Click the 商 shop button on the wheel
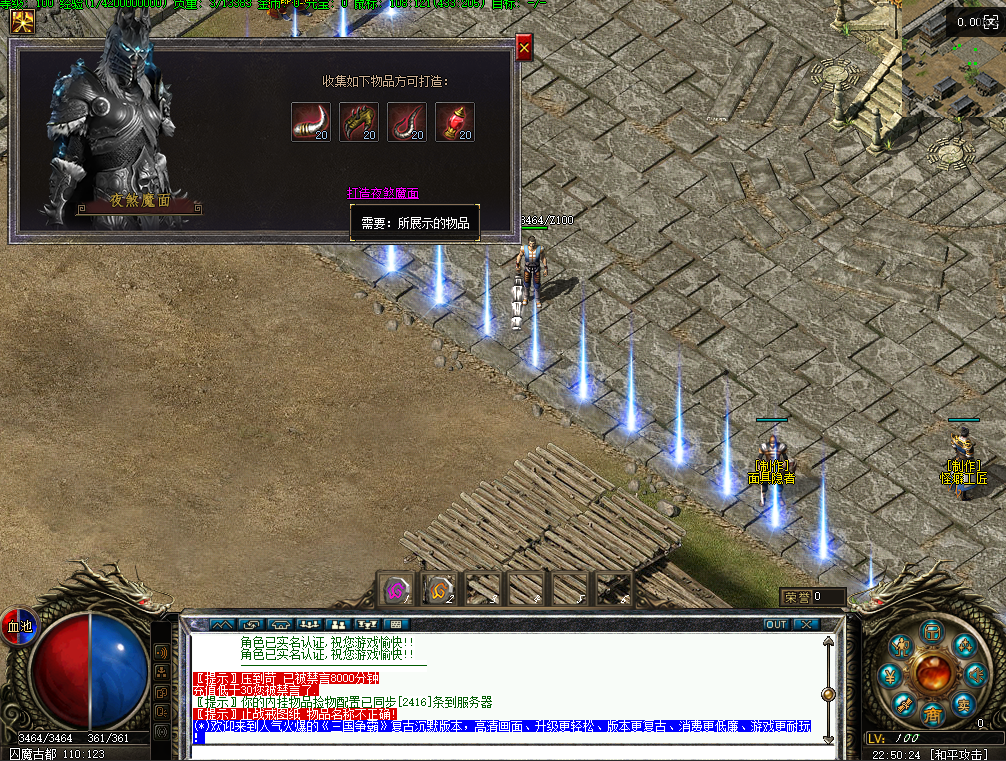Image resolution: width=1006 pixels, height=761 pixels. pos(932,714)
